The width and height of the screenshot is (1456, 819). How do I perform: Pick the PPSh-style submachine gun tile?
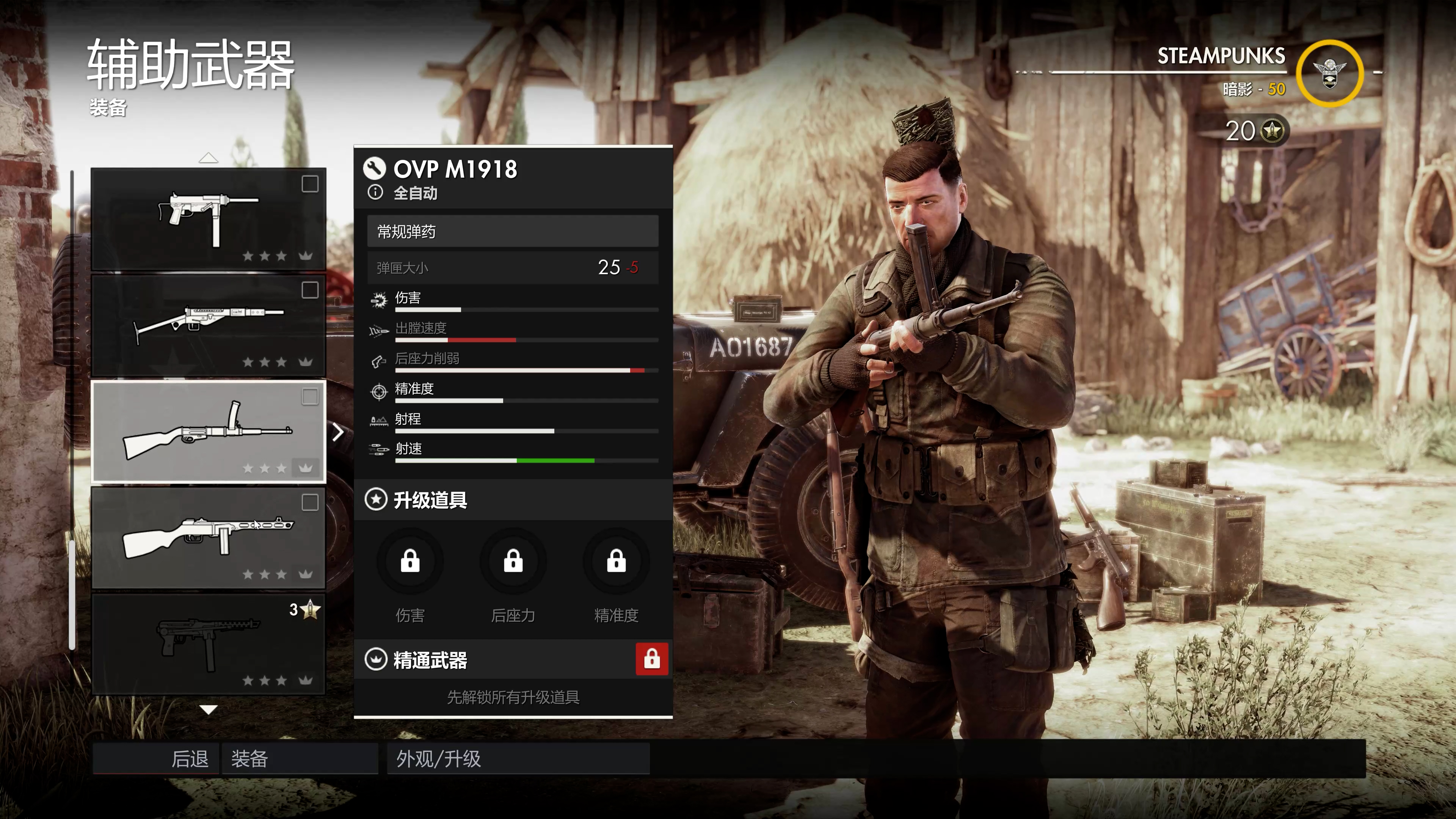point(208,538)
